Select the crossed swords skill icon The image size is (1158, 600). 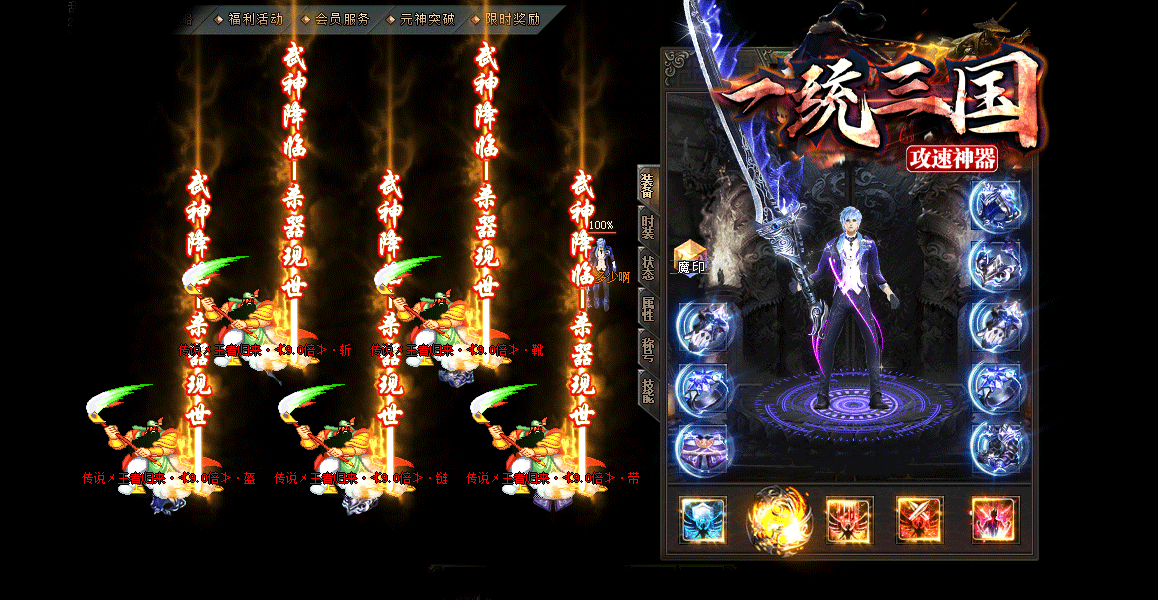pyautogui.click(x=920, y=520)
